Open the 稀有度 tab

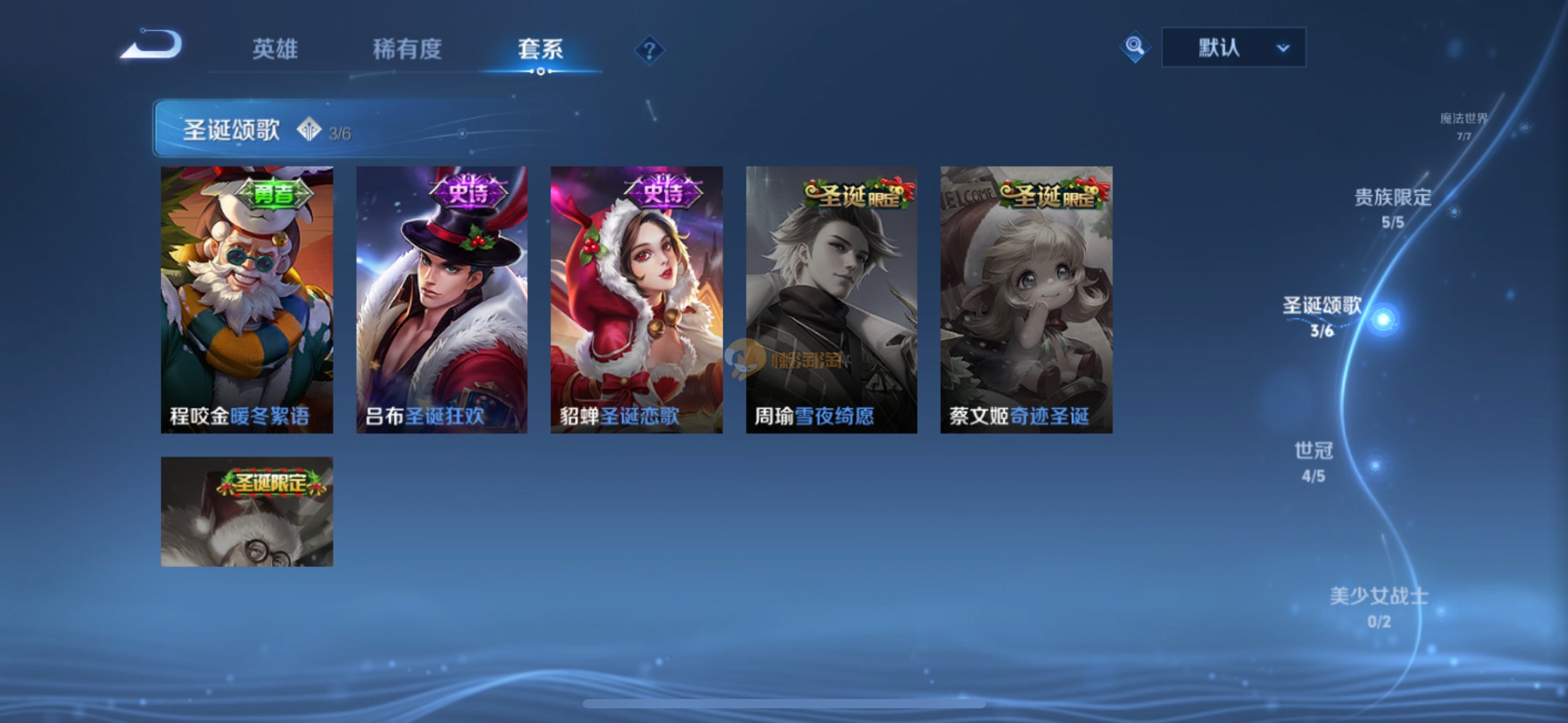click(407, 49)
